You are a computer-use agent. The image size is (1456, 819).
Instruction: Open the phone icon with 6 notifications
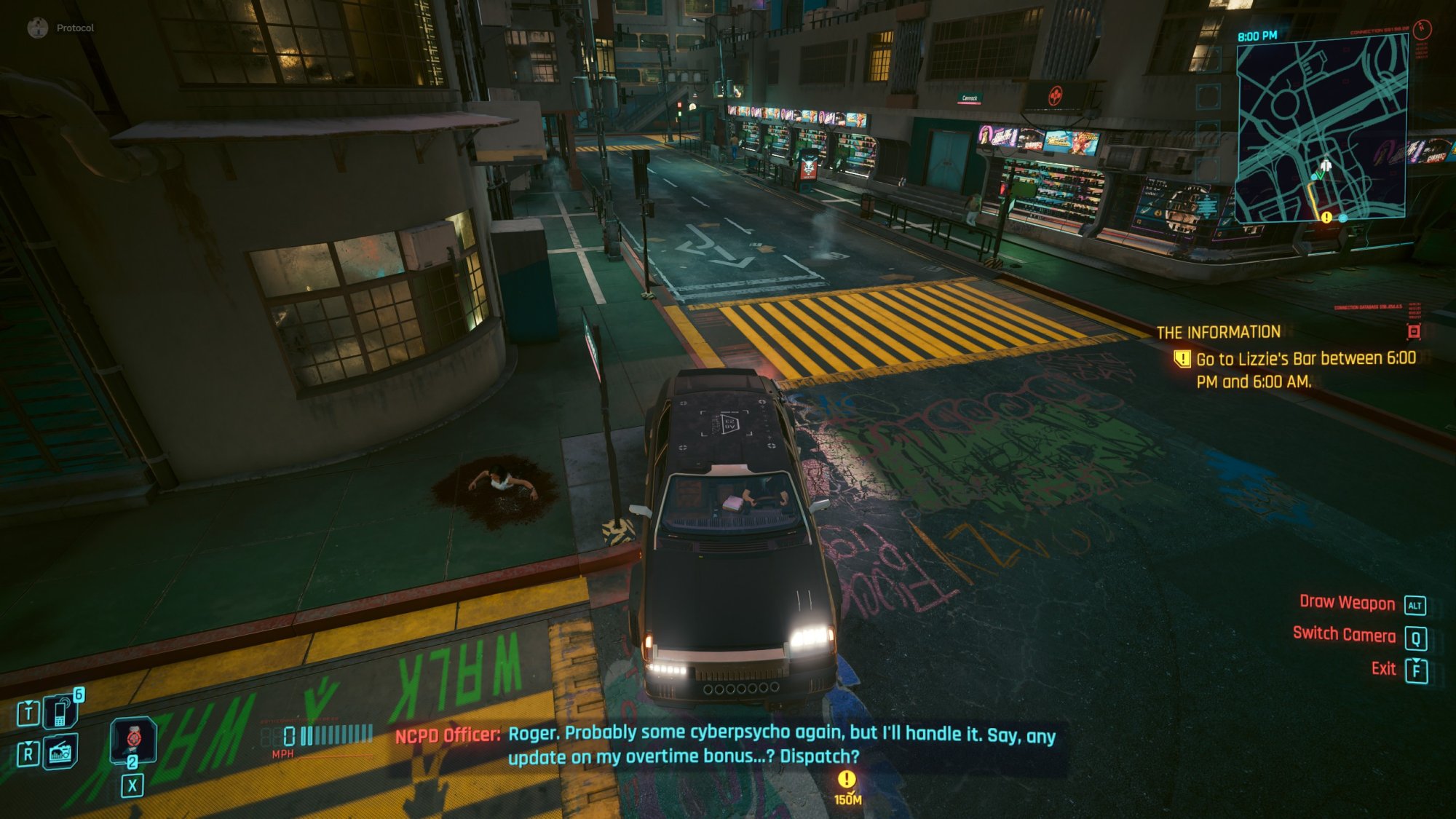pos(60,711)
